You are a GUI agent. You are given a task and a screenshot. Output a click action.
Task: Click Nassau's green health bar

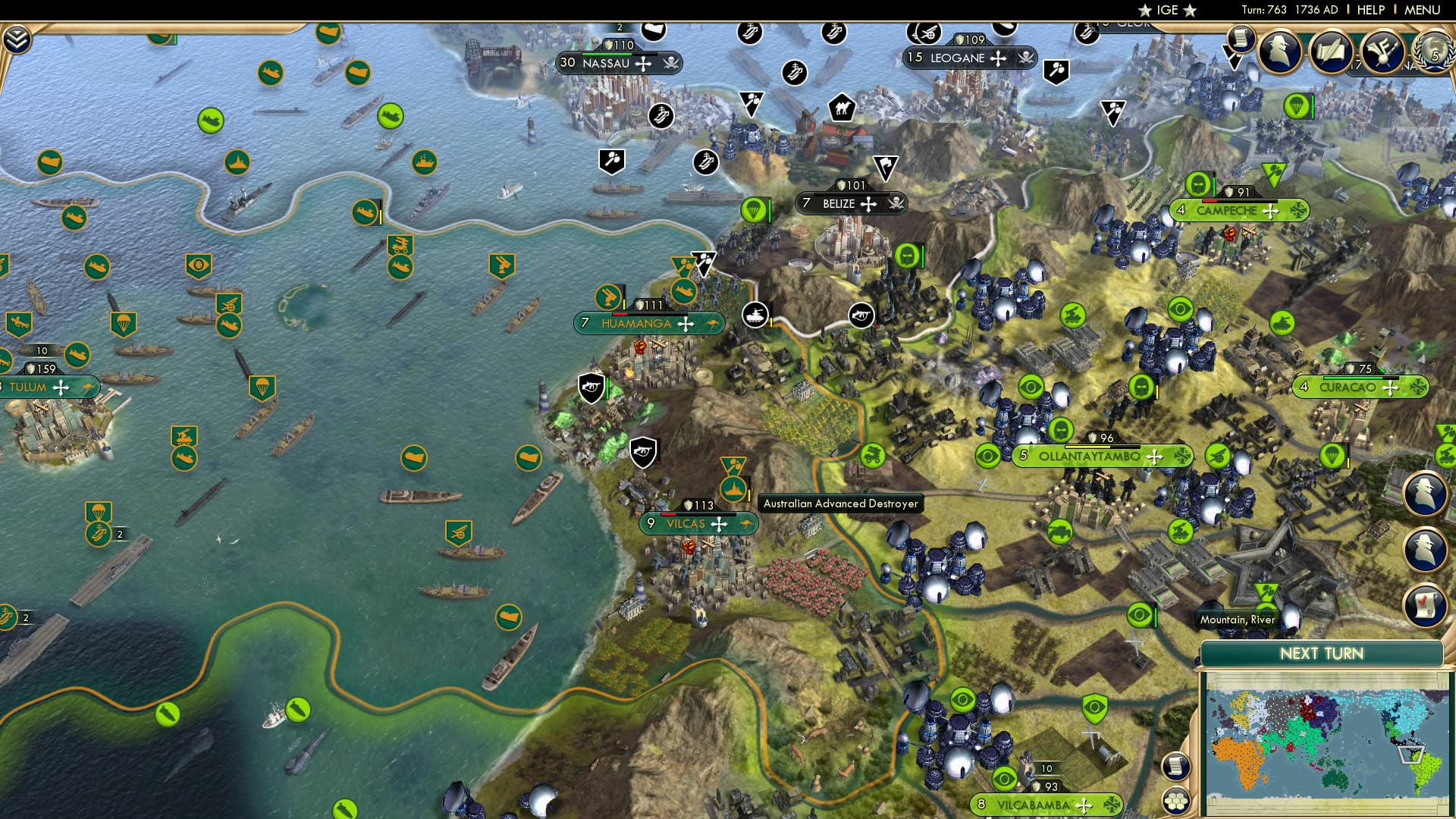(607, 55)
